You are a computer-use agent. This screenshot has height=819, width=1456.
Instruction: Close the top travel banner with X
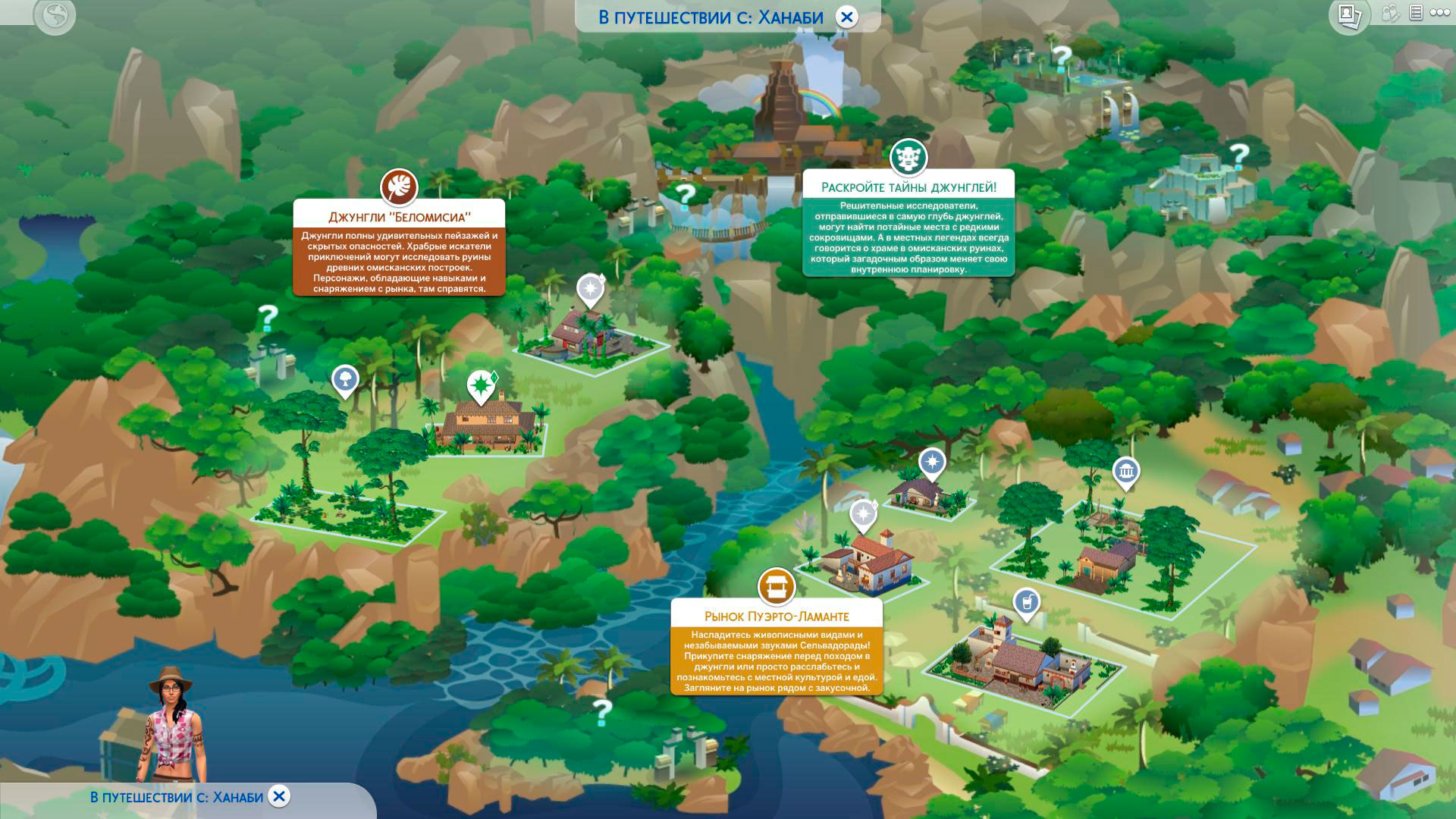tap(846, 17)
